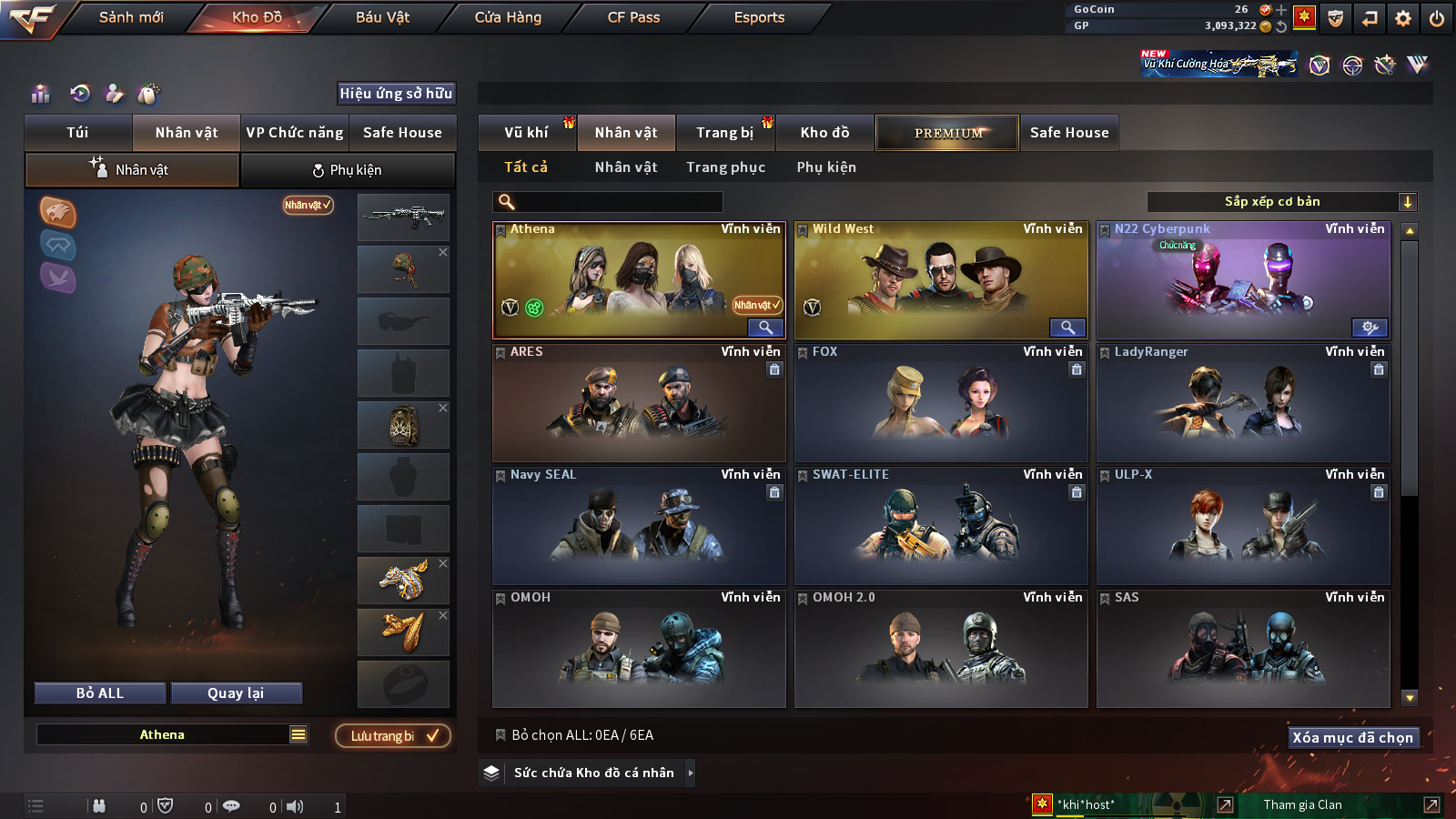Viewport: 1456px width, 819px height.
Task: Click the power exit icon
Action: click(x=1437, y=18)
